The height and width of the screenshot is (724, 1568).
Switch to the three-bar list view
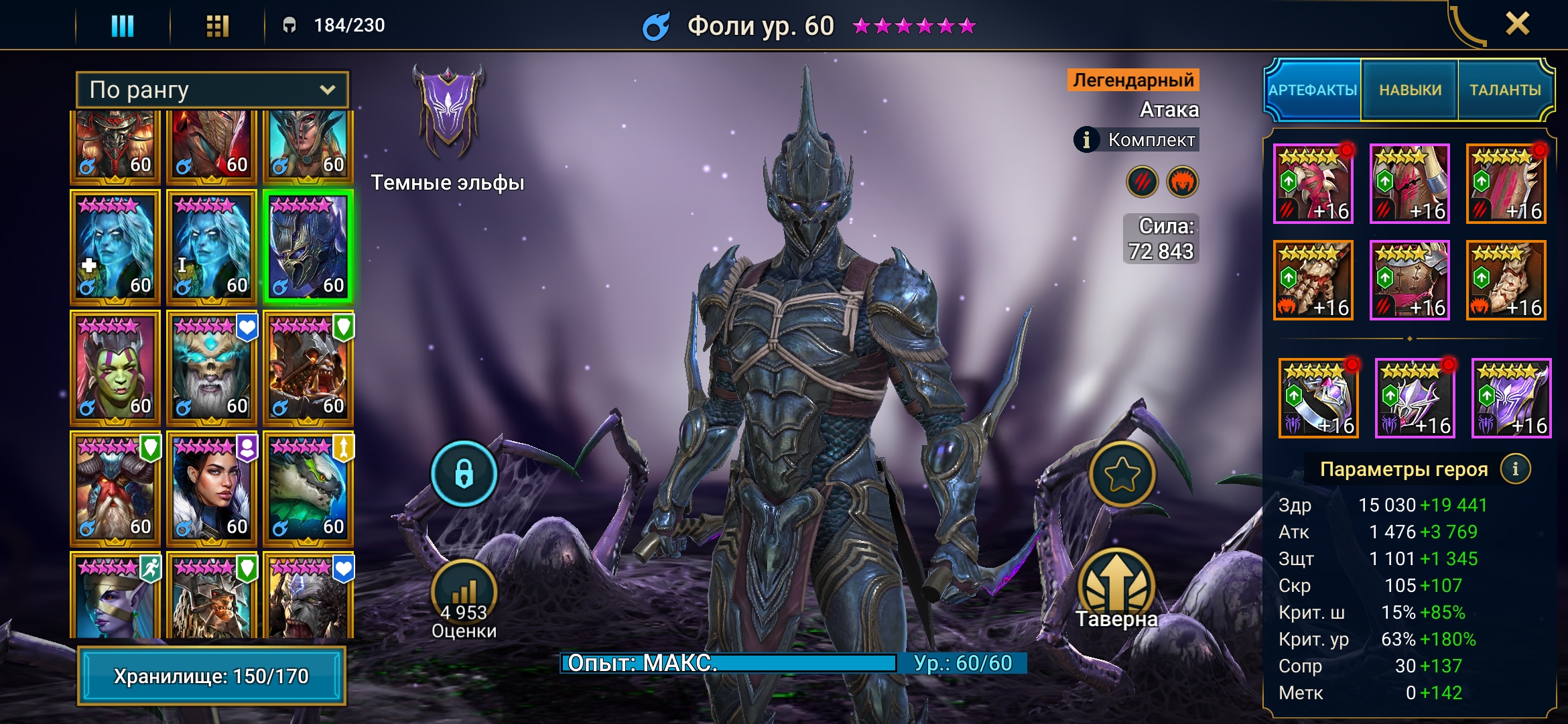click(x=122, y=25)
